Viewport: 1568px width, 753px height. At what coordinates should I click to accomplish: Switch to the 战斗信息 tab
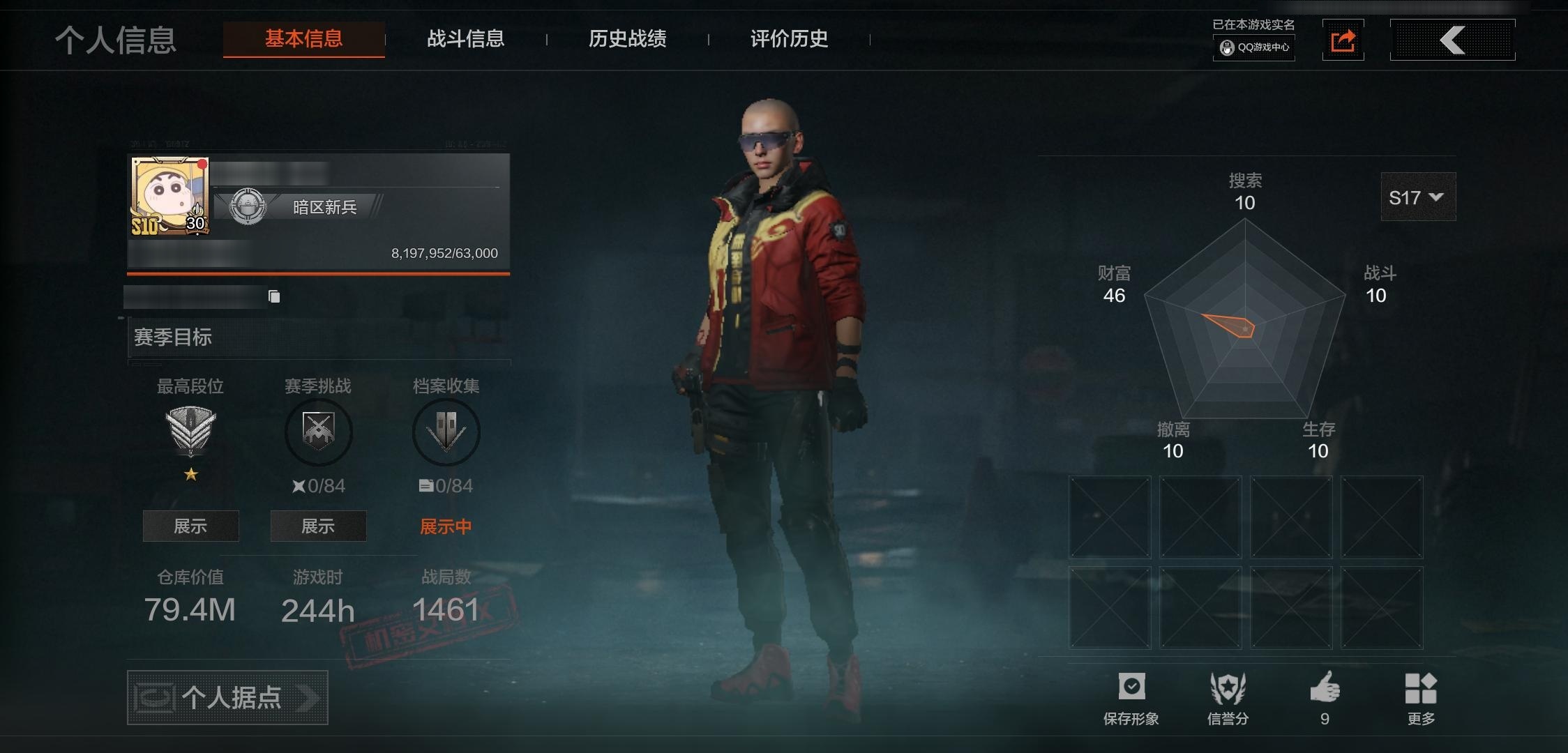[x=466, y=40]
